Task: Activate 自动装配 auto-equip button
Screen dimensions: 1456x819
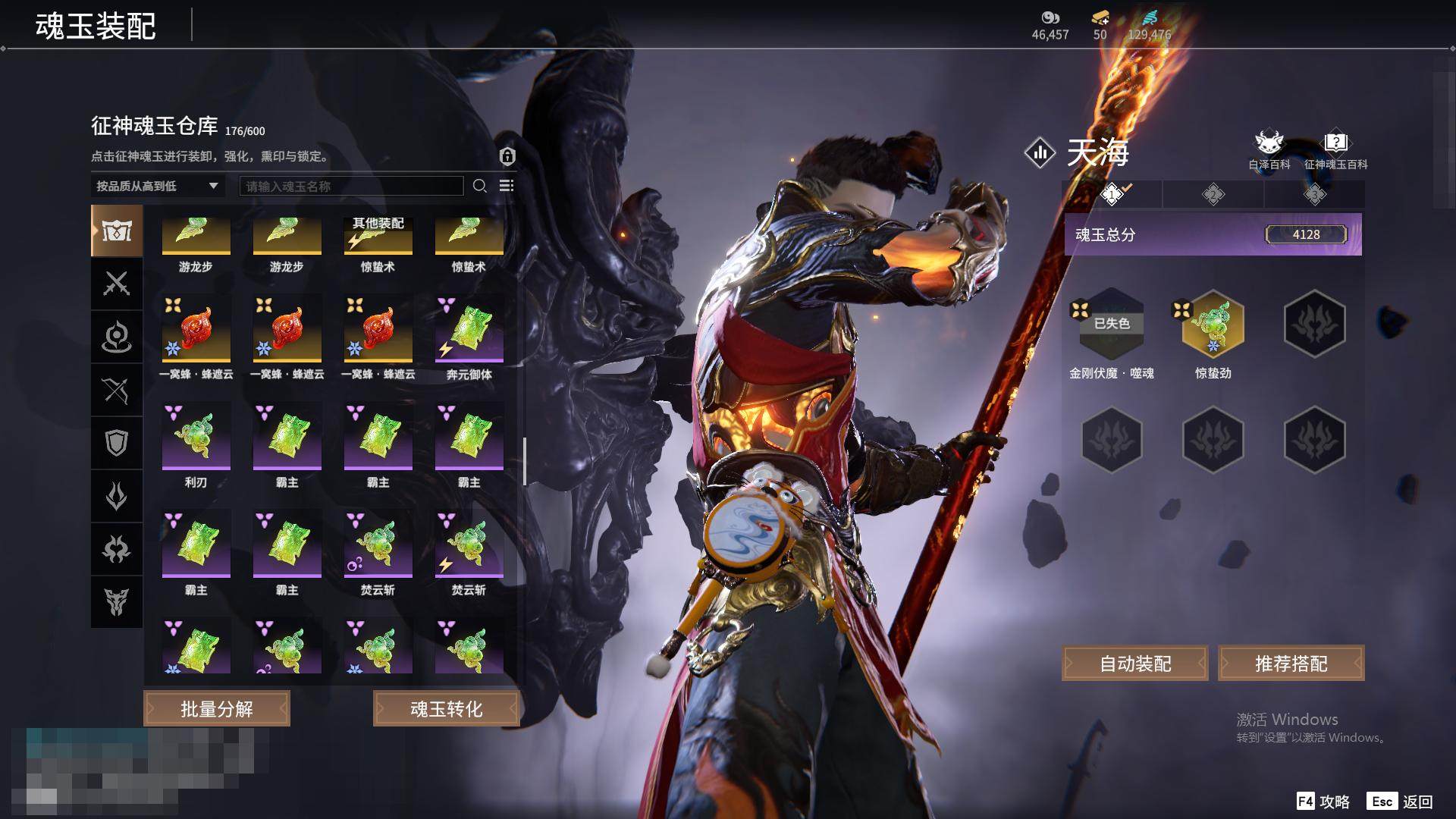Action: 1135,664
